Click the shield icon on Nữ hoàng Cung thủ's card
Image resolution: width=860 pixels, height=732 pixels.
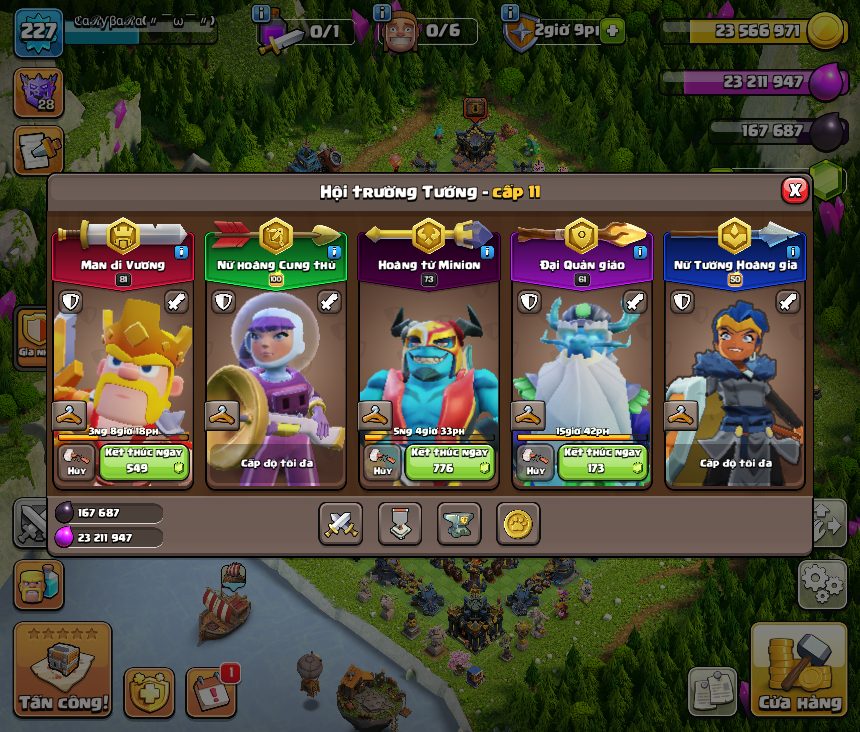click(x=223, y=302)
